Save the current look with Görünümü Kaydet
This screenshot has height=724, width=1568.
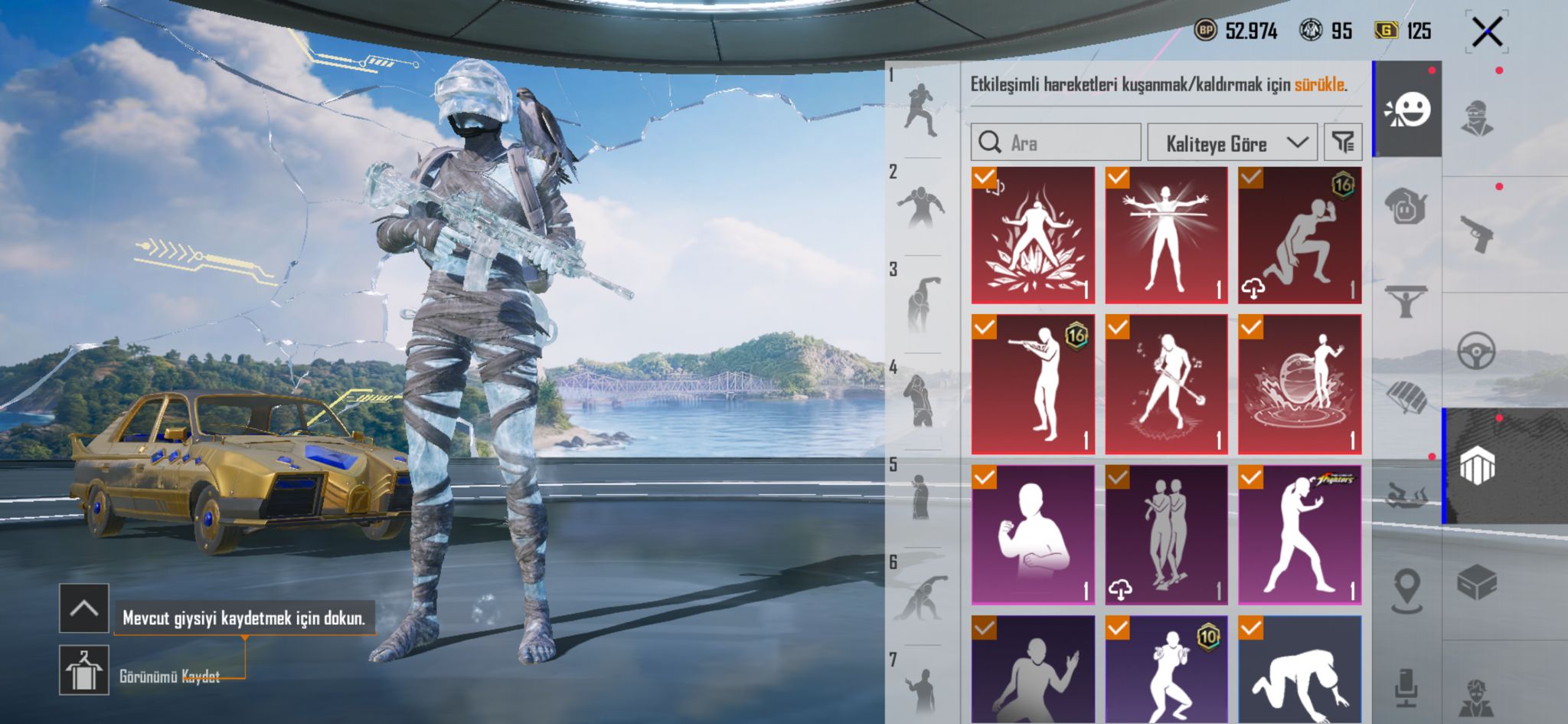84,670
